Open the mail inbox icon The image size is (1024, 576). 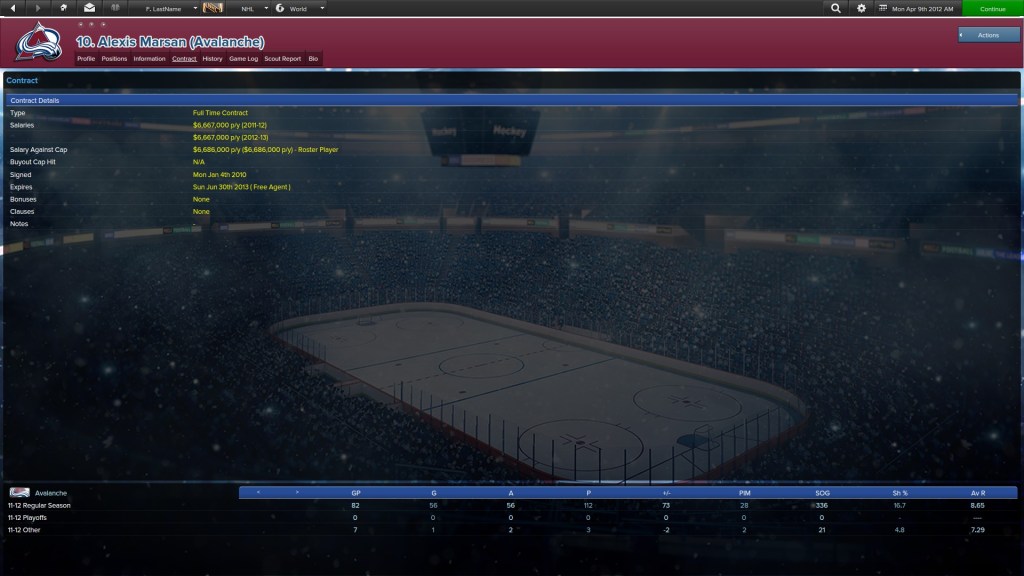(89, 8)
